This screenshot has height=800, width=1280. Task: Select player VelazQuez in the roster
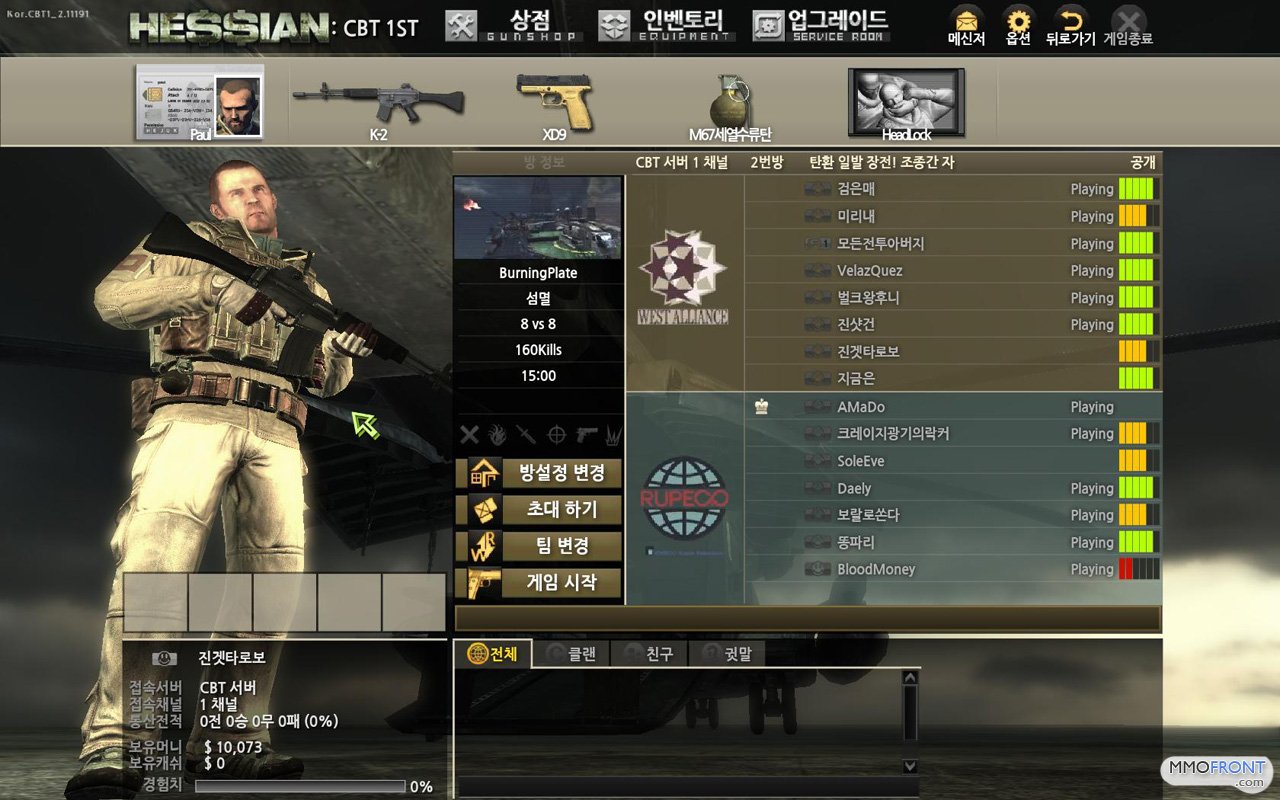click(869, 271)
